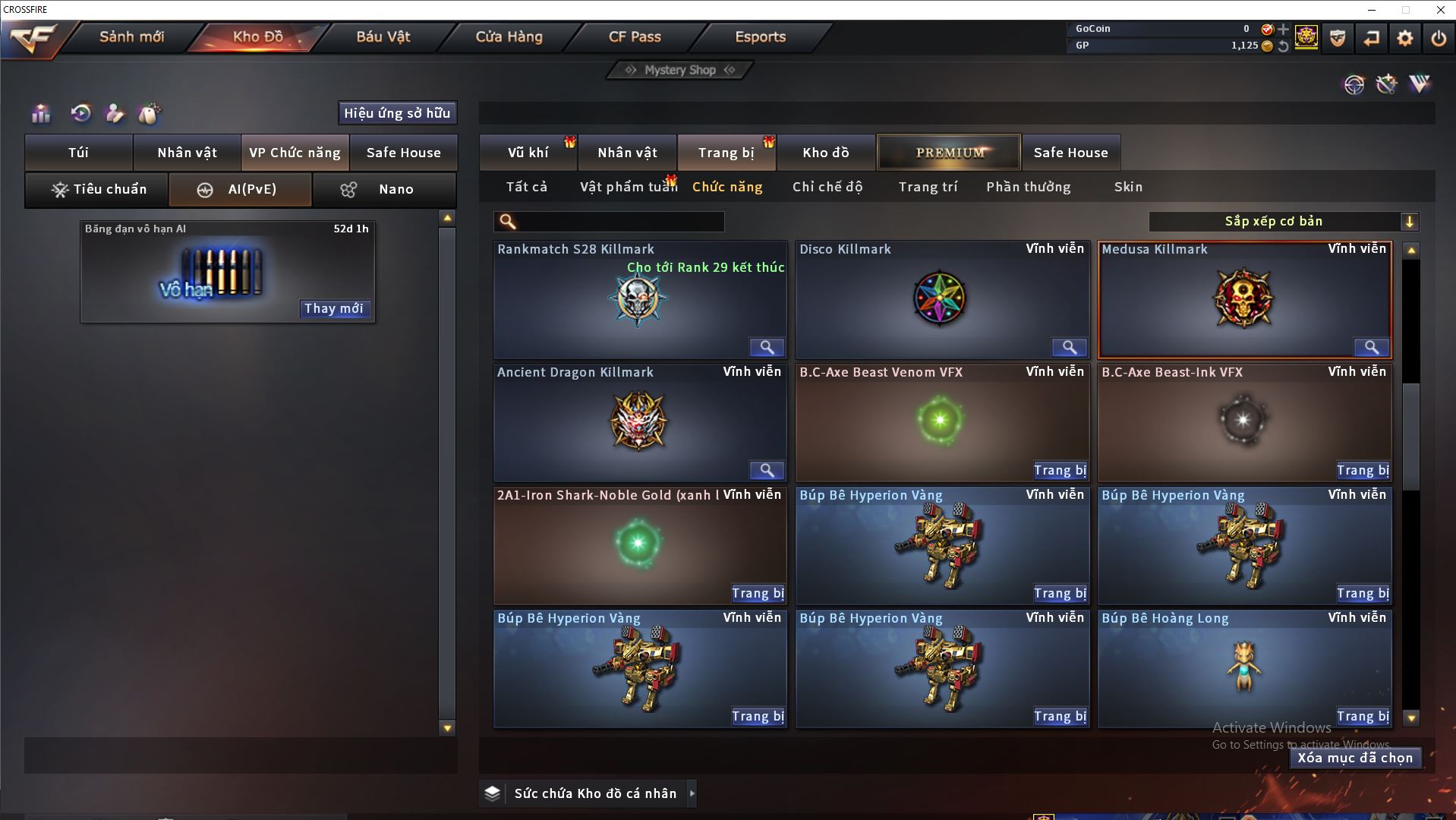Click Xóa mục đã chọn button
The width and height of the screenshot is (1456, 820).
[x=1355, y=758]
